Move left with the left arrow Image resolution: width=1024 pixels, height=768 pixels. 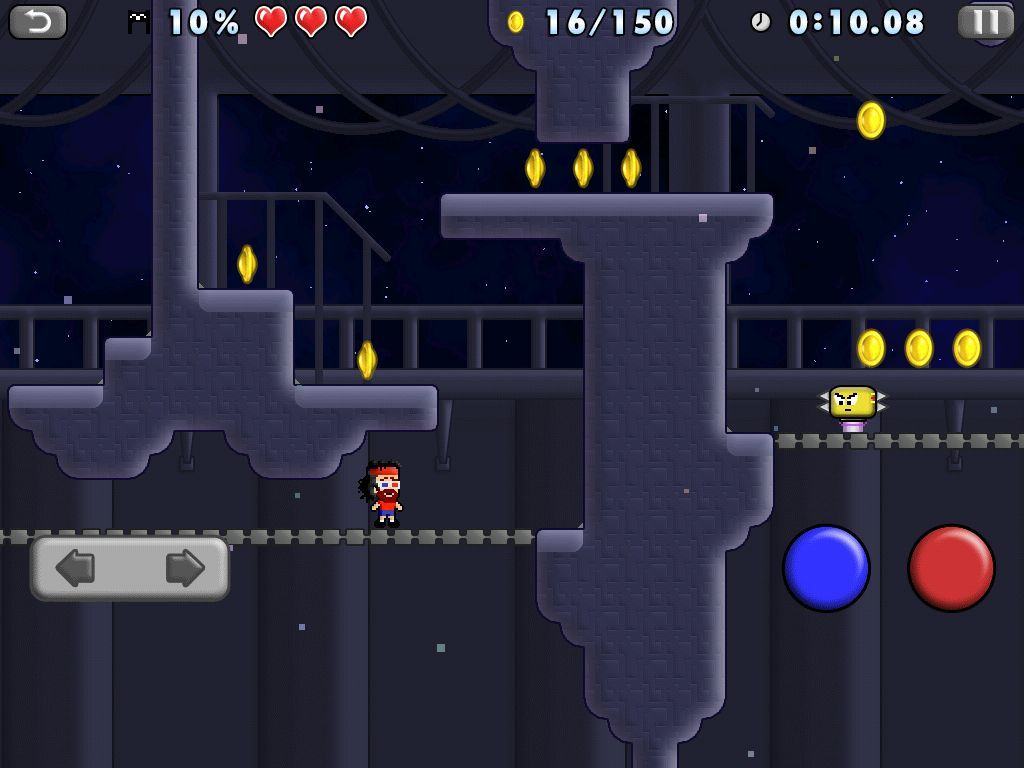pyautogui.click(x=76, y=568)
